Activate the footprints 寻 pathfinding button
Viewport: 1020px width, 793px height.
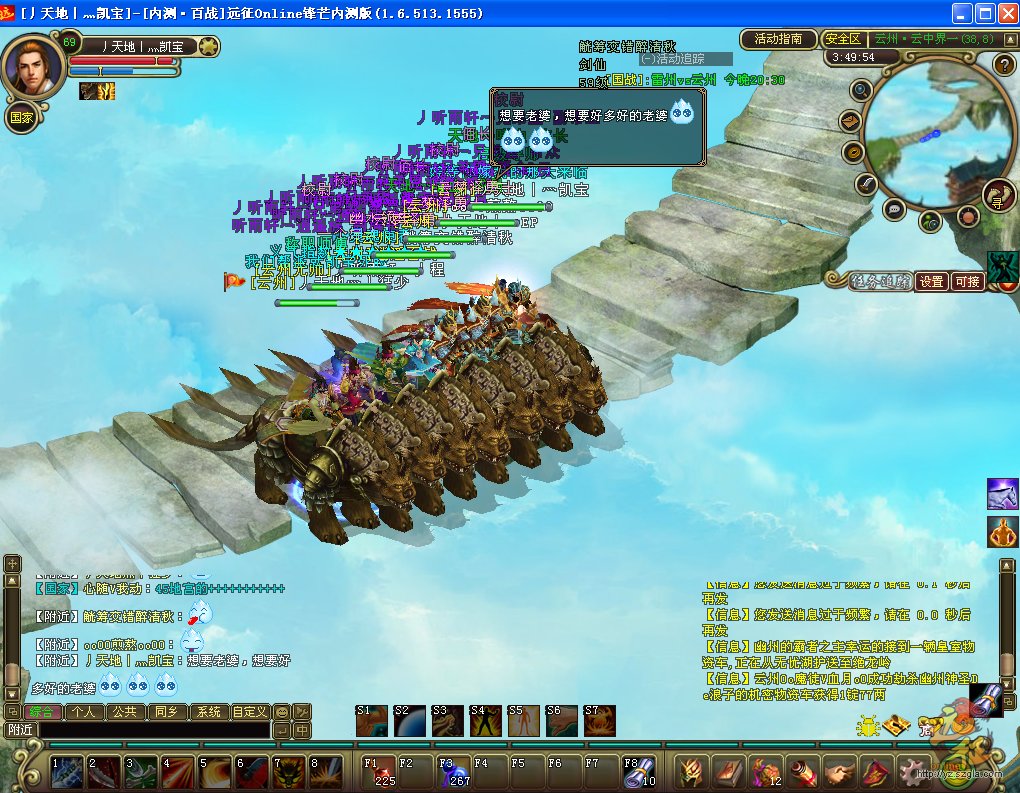pyautogui.click(x=997, y=196)
